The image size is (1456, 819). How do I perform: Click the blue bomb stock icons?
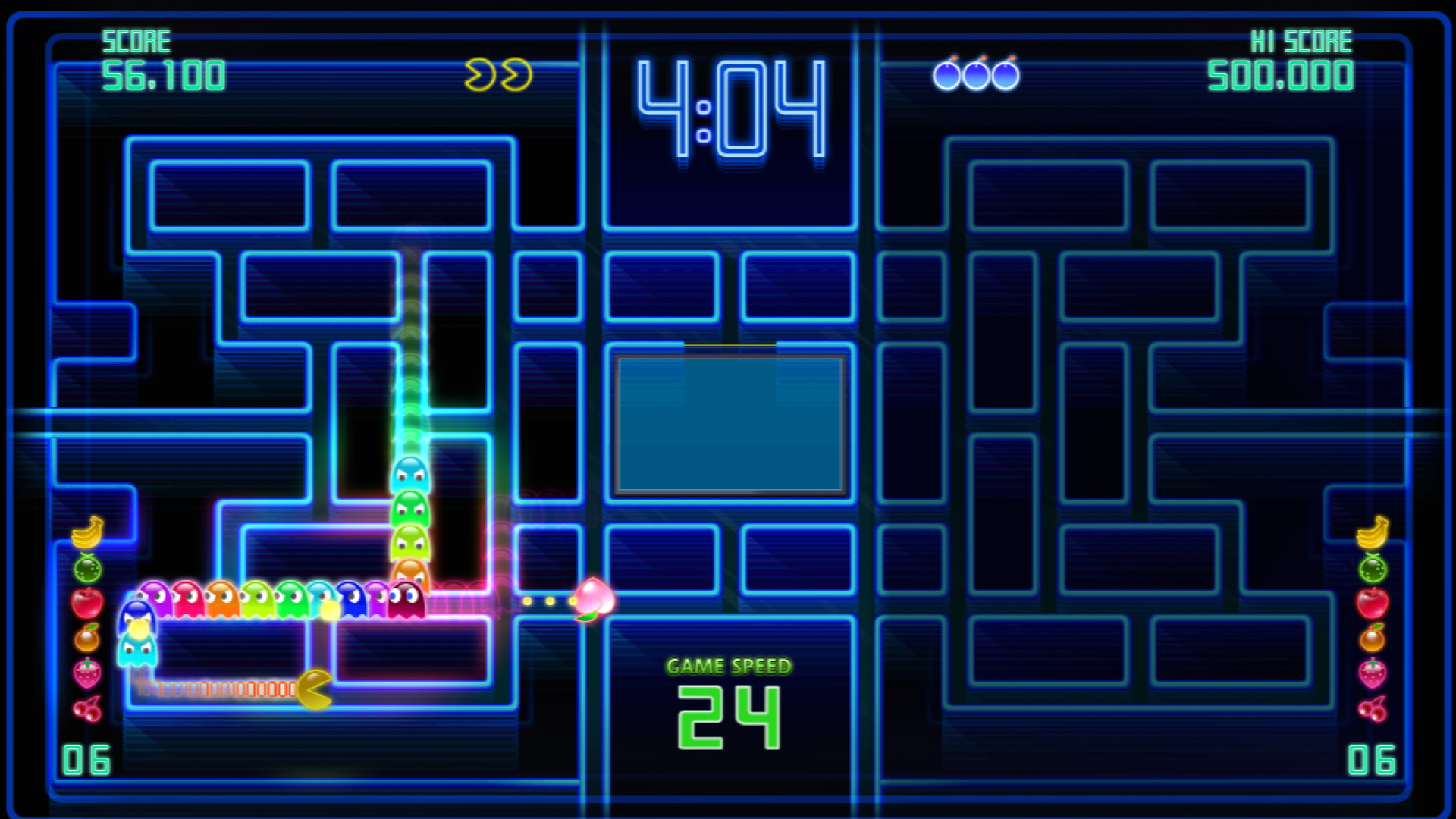tap(976, 74)
